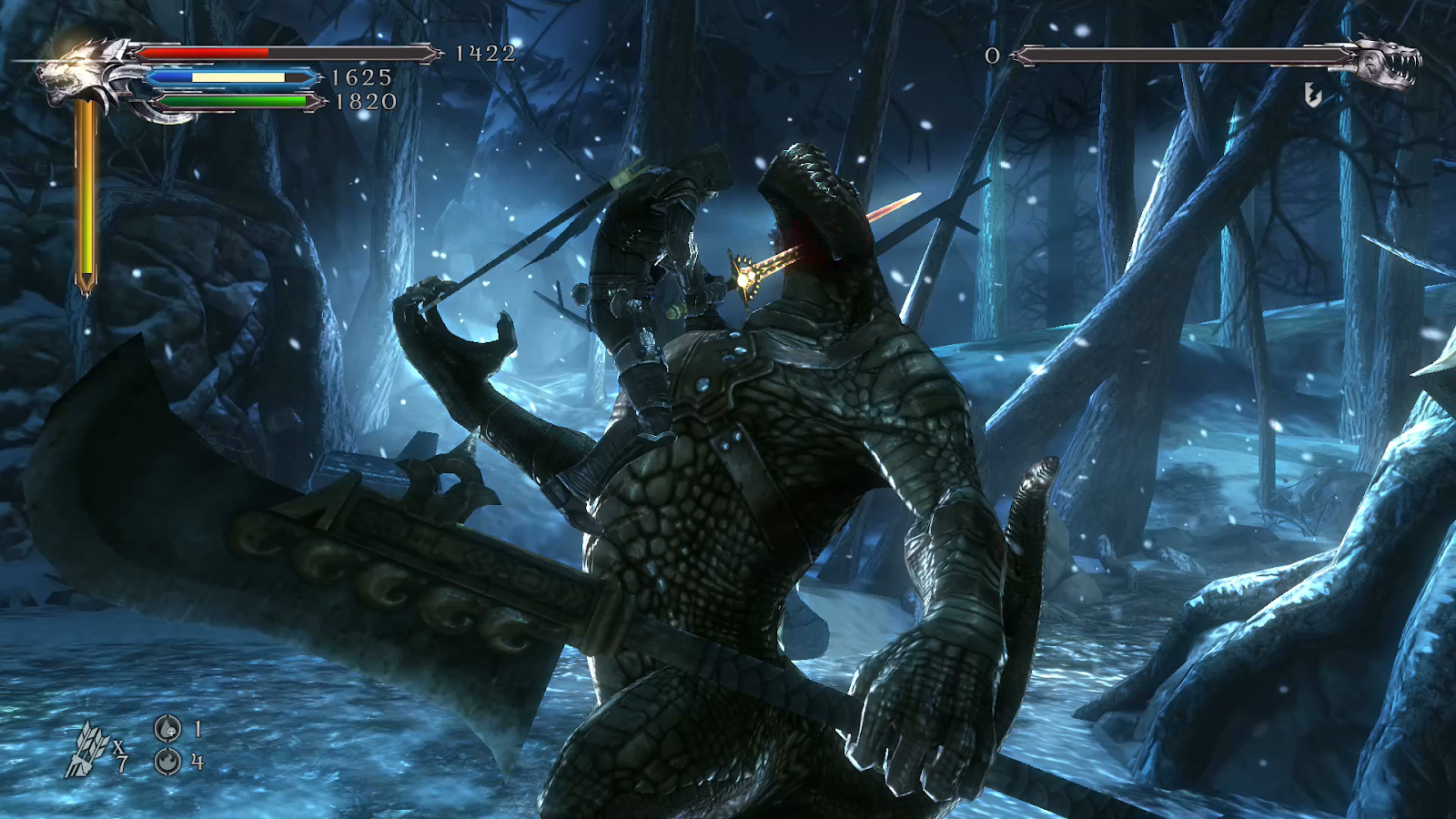Click the silver dragon head enemy emblem
Image resolution: width=1456 pixels, height=819 pixels.
pos(1386,61)
